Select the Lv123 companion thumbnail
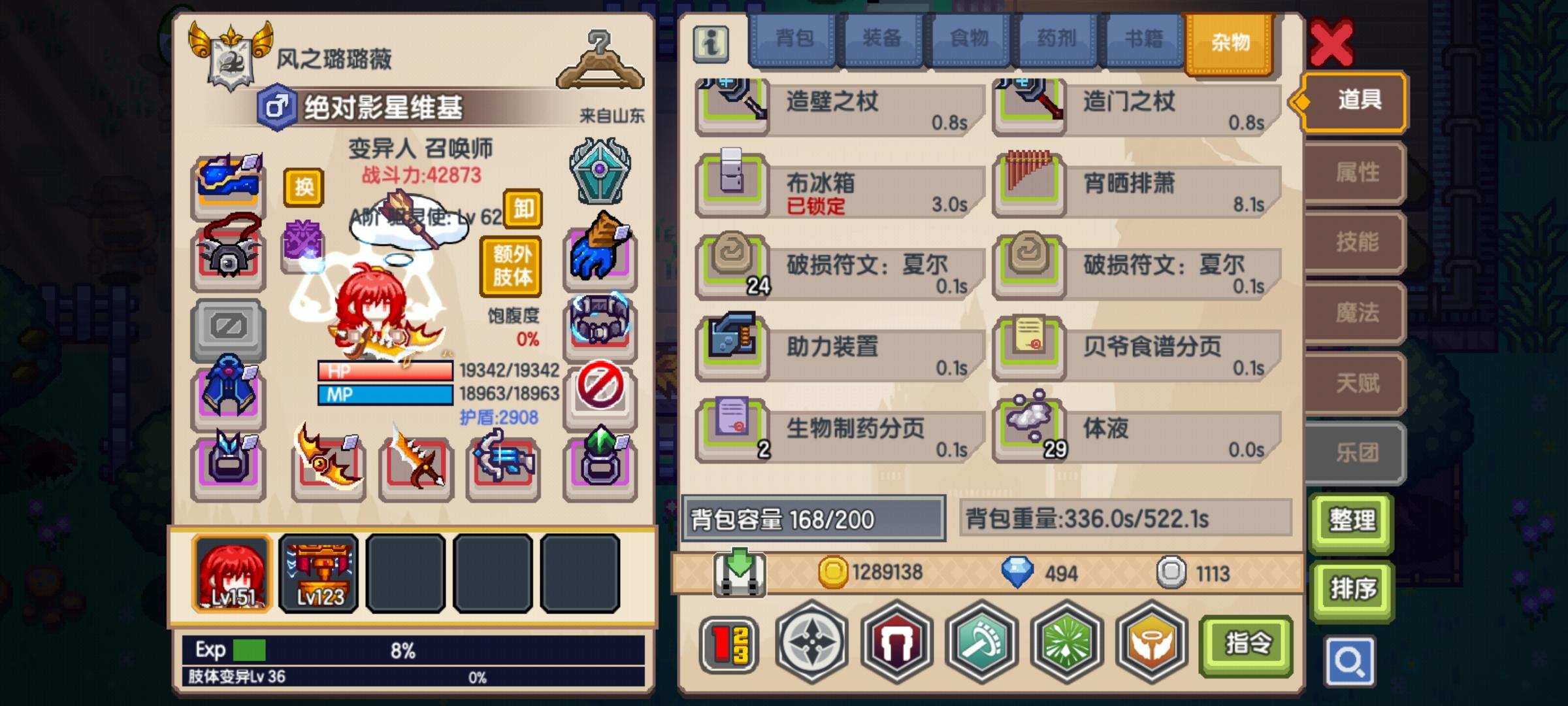This screenshot has height=706, width=1568. click(318, 574)
